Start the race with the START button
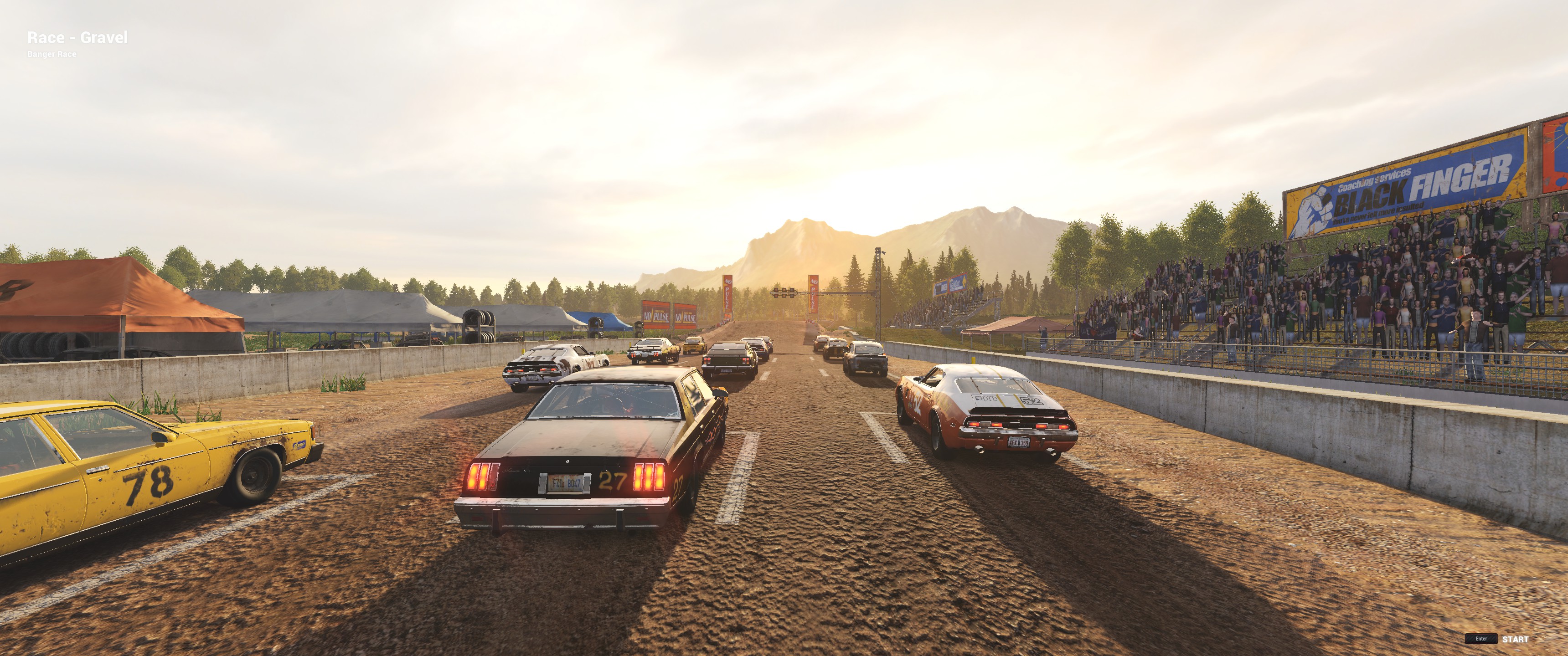This screenshot has height=656, width=1568. pos(1514,639)
